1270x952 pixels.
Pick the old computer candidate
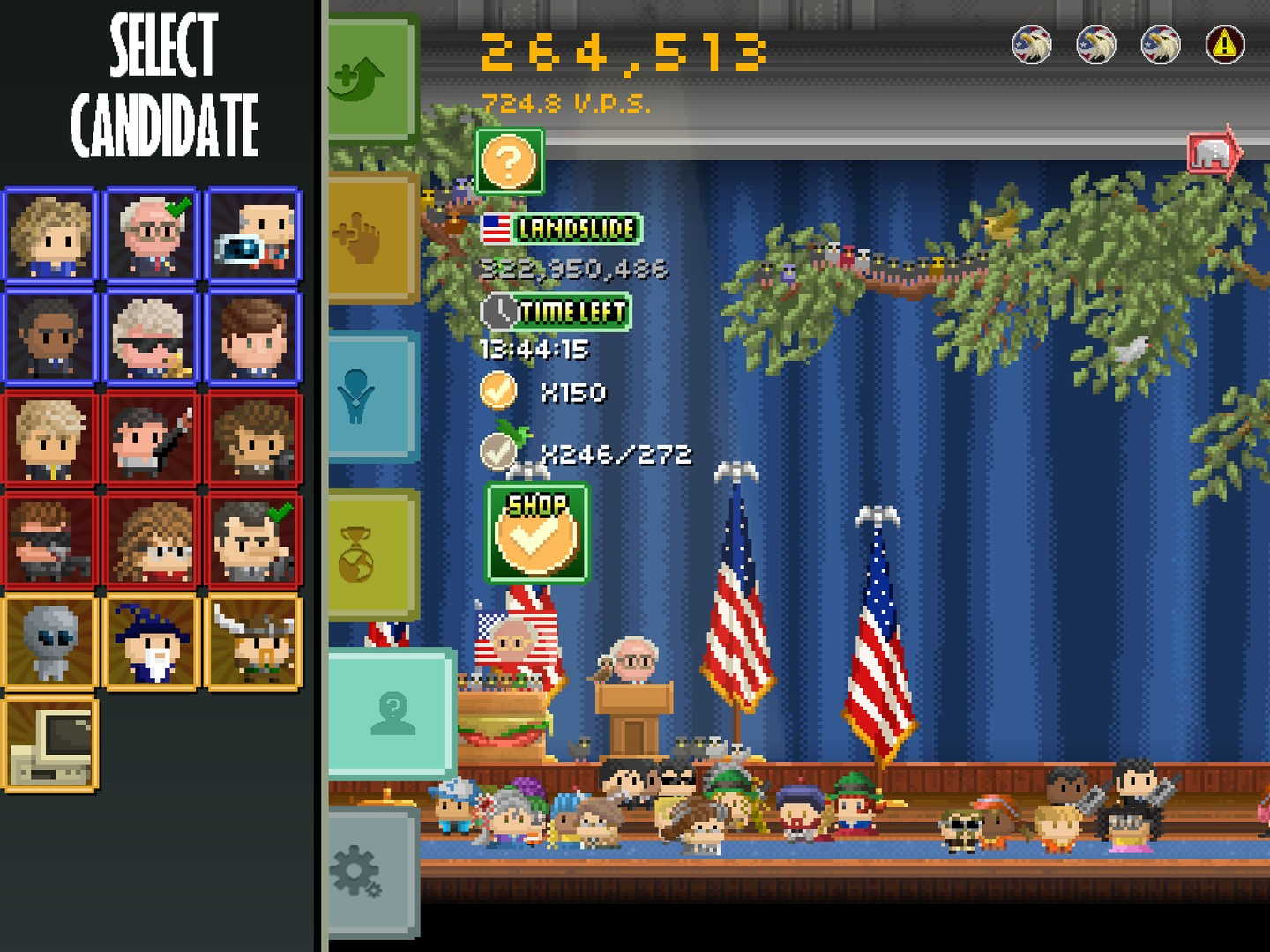click(x=50, y=745)
